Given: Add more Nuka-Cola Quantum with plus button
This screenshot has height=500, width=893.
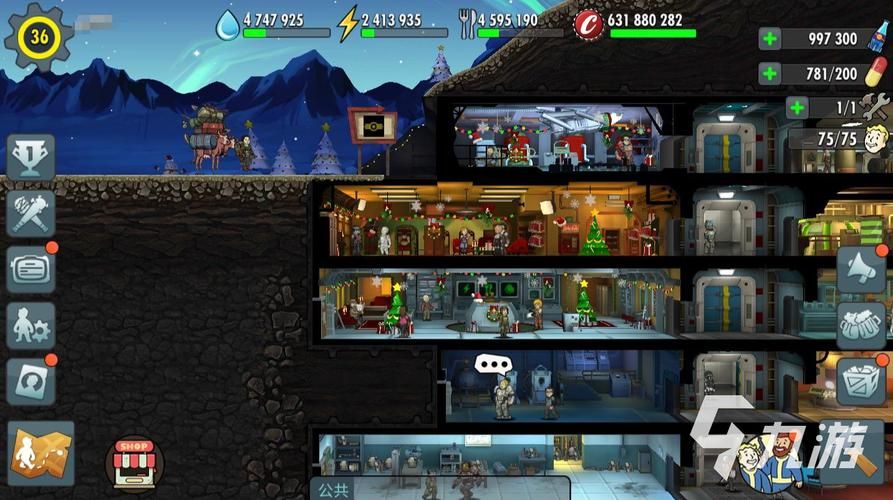Looking at the screenshot, I should (x=770, y=39).
